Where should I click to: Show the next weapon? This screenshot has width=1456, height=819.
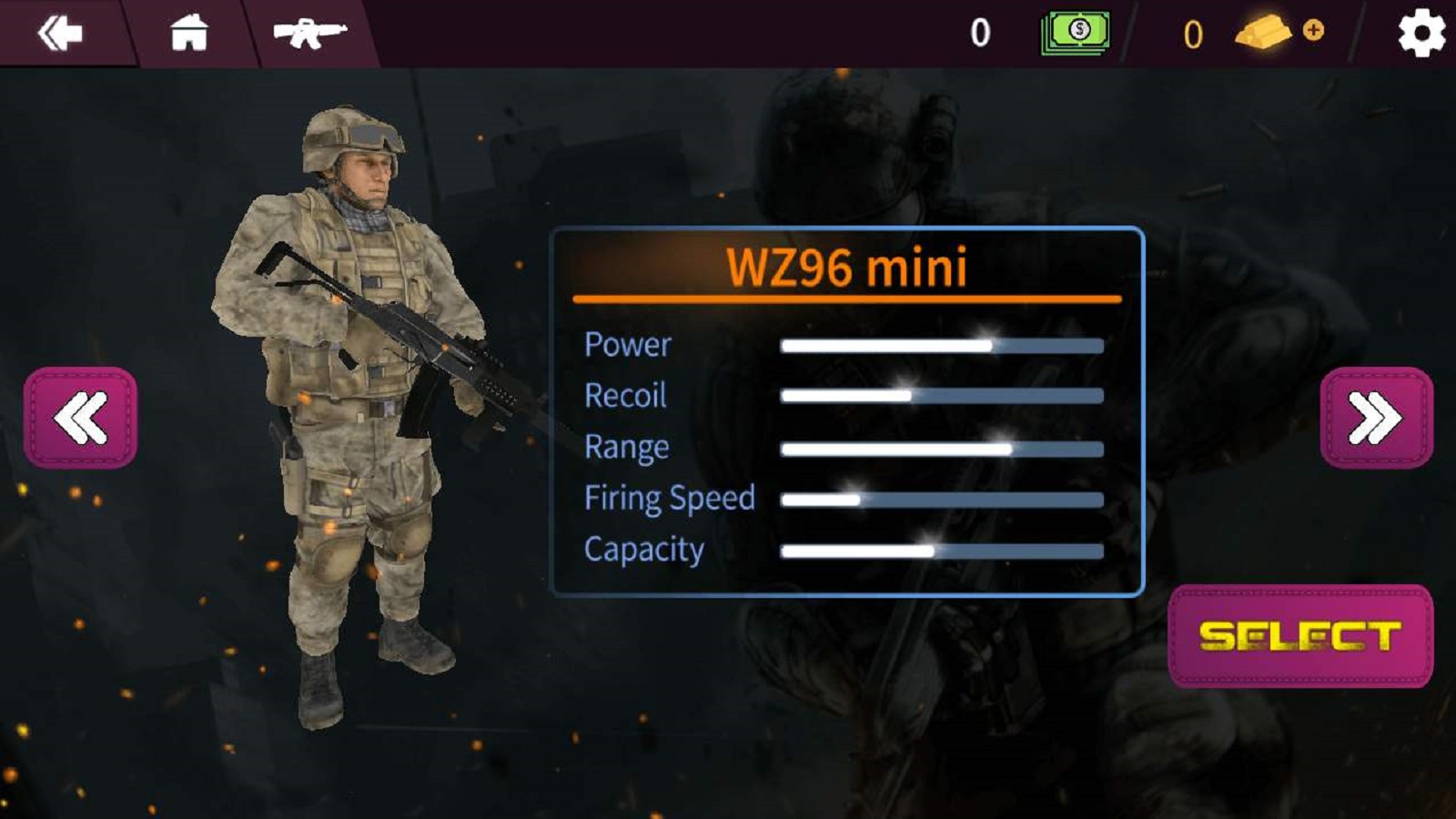(1376, 418)
